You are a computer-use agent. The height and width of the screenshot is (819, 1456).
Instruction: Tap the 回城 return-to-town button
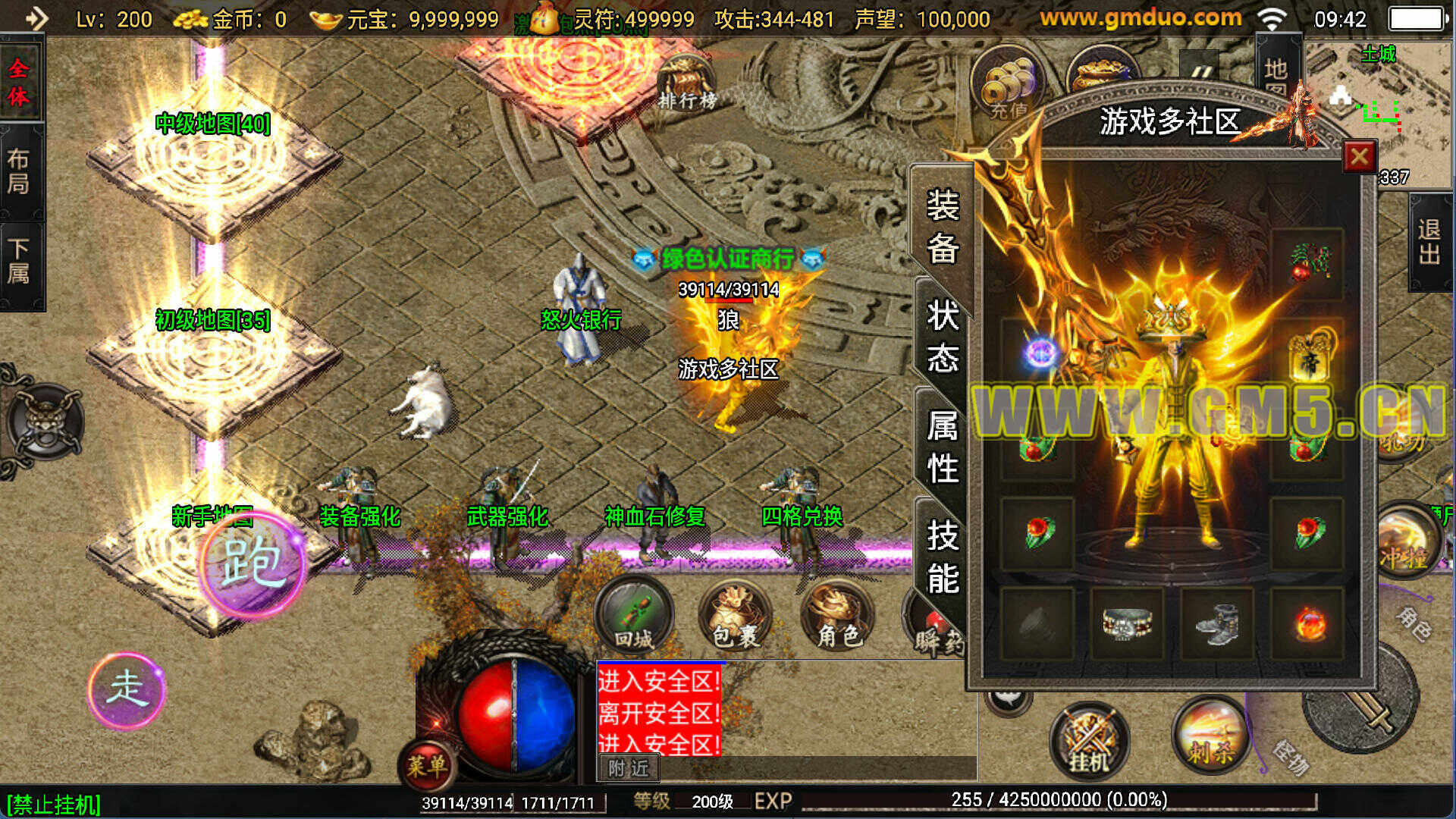634,616
